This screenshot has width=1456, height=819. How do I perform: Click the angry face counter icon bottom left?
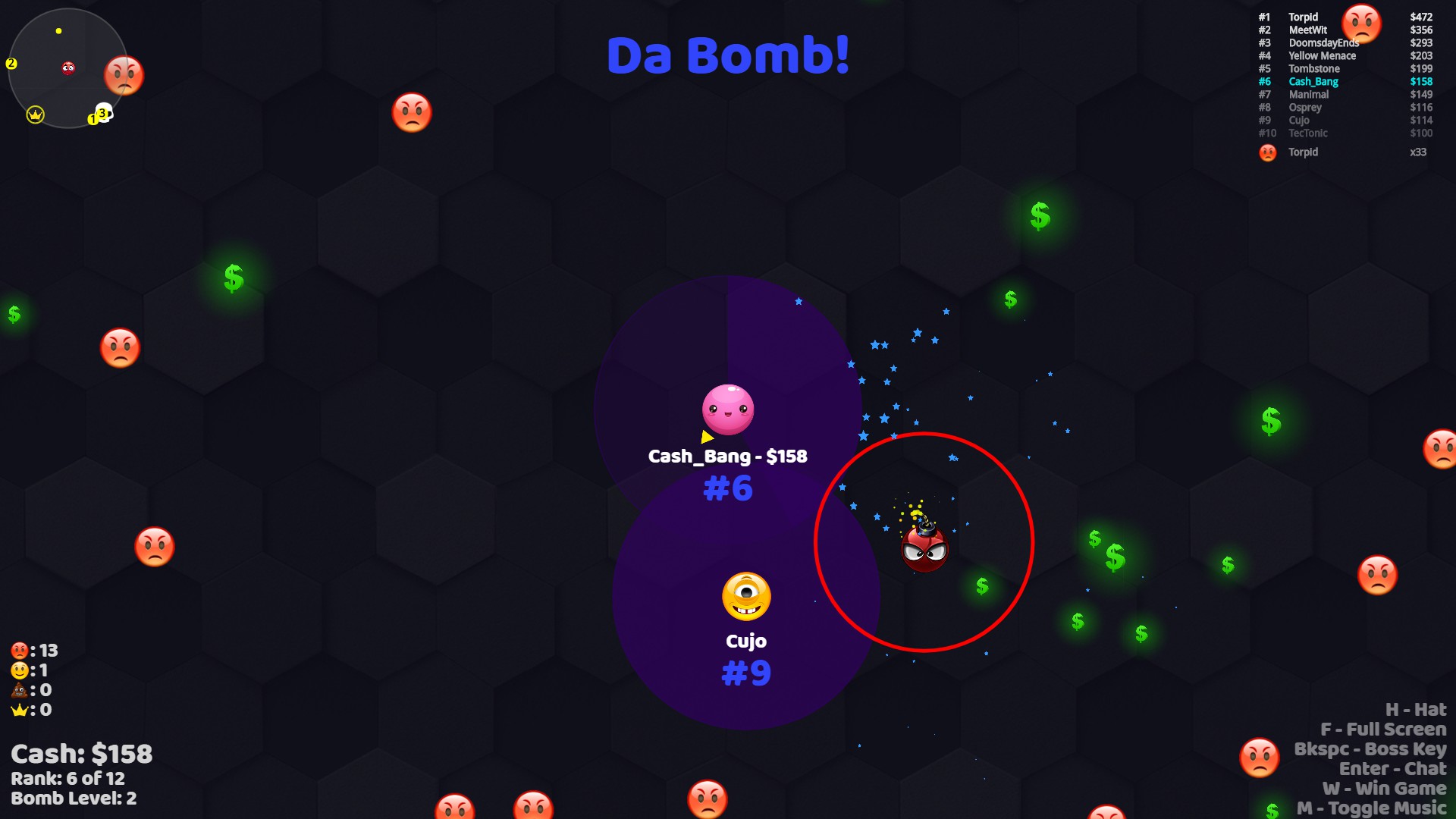coord(20,650)
